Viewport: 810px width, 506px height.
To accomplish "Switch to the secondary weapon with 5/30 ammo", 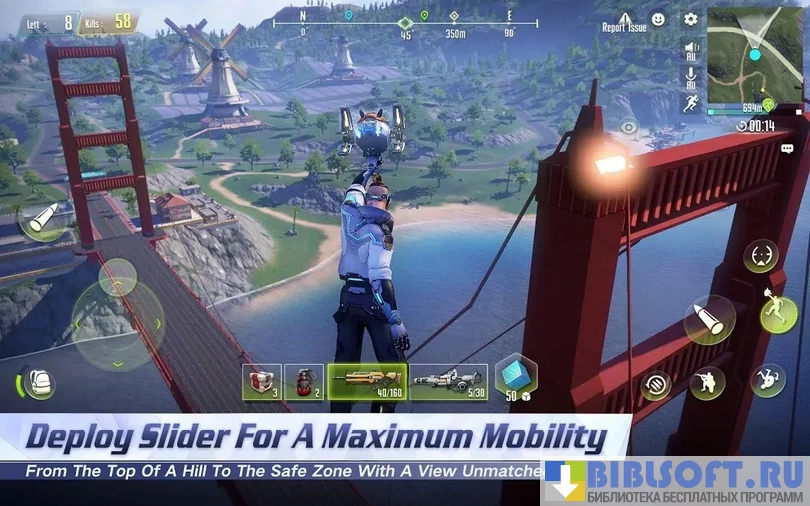I will coord(448,381).
